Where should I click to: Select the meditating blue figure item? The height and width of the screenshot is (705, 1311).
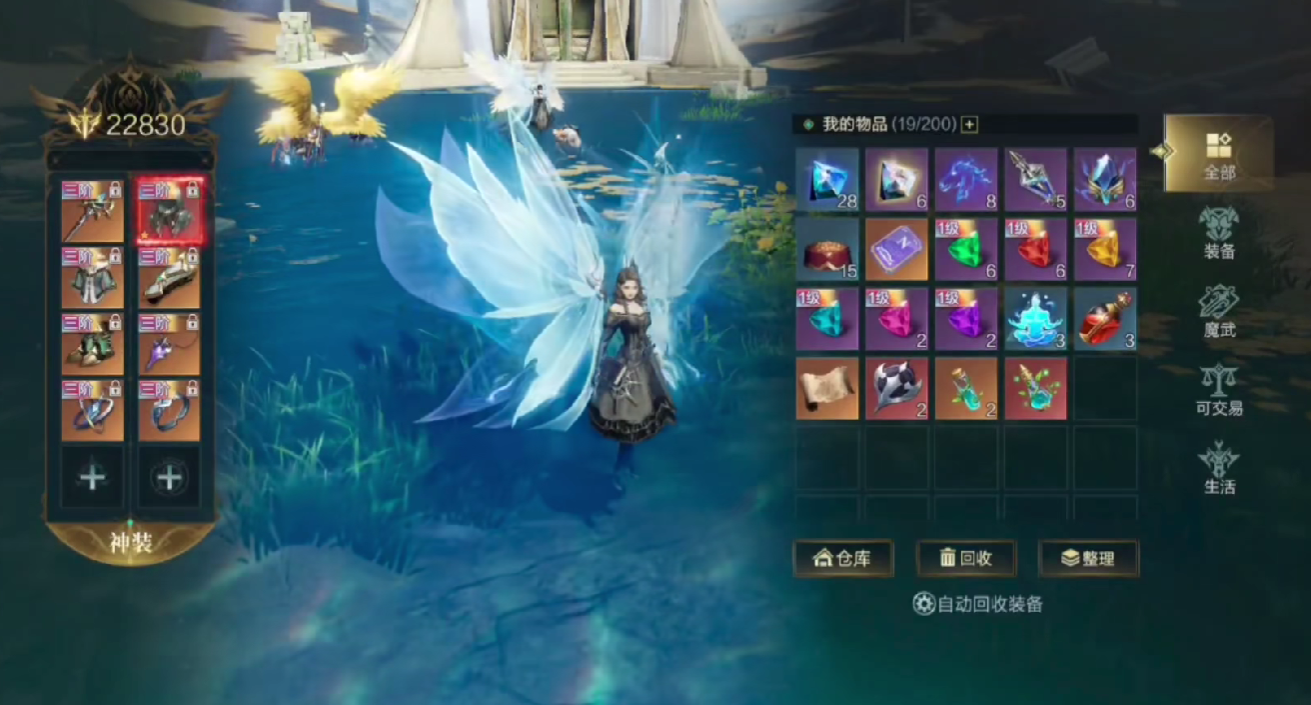(1035, 319)
